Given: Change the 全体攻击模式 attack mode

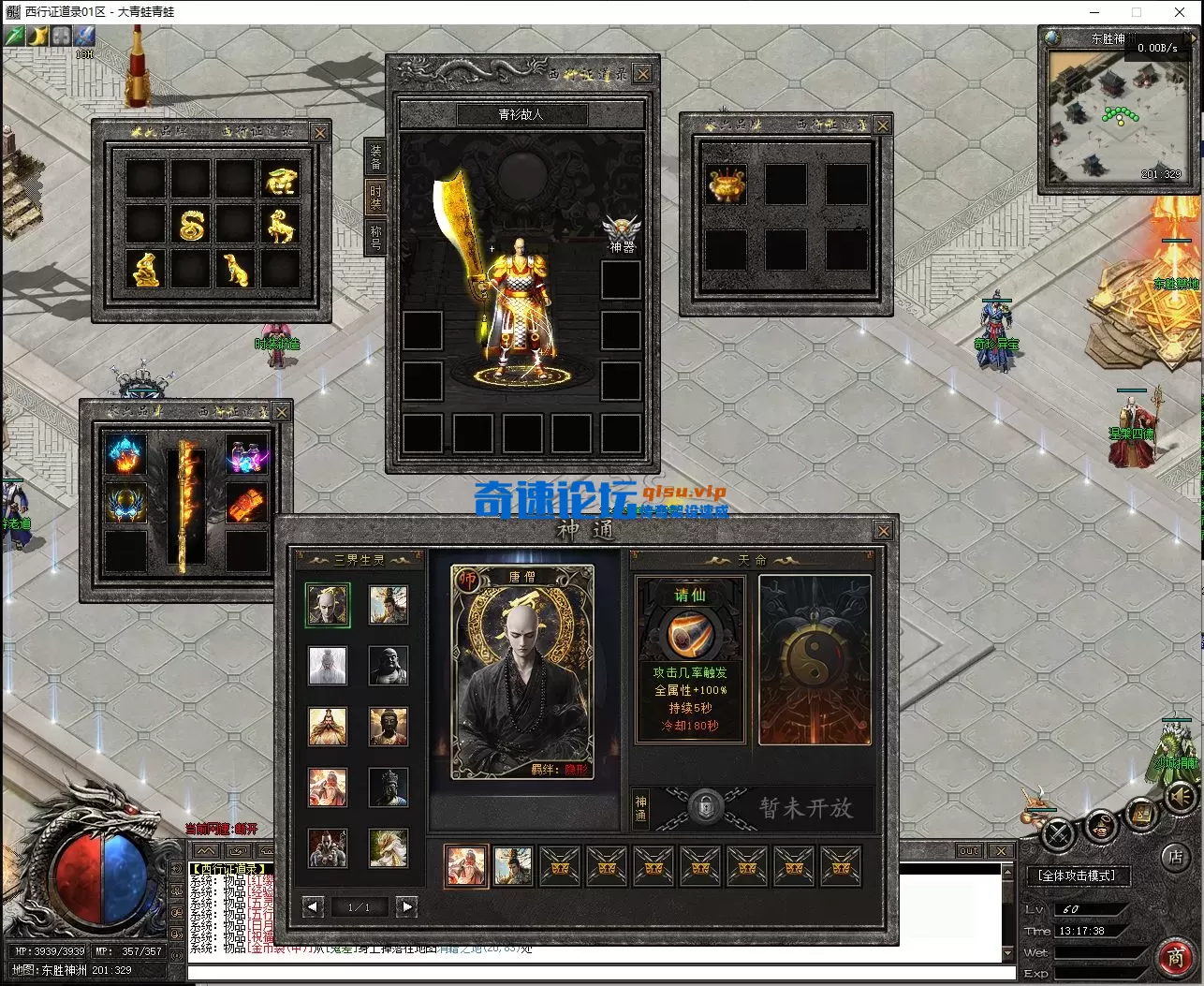Looking at the screenshot, I should (x=1078, y=876).
